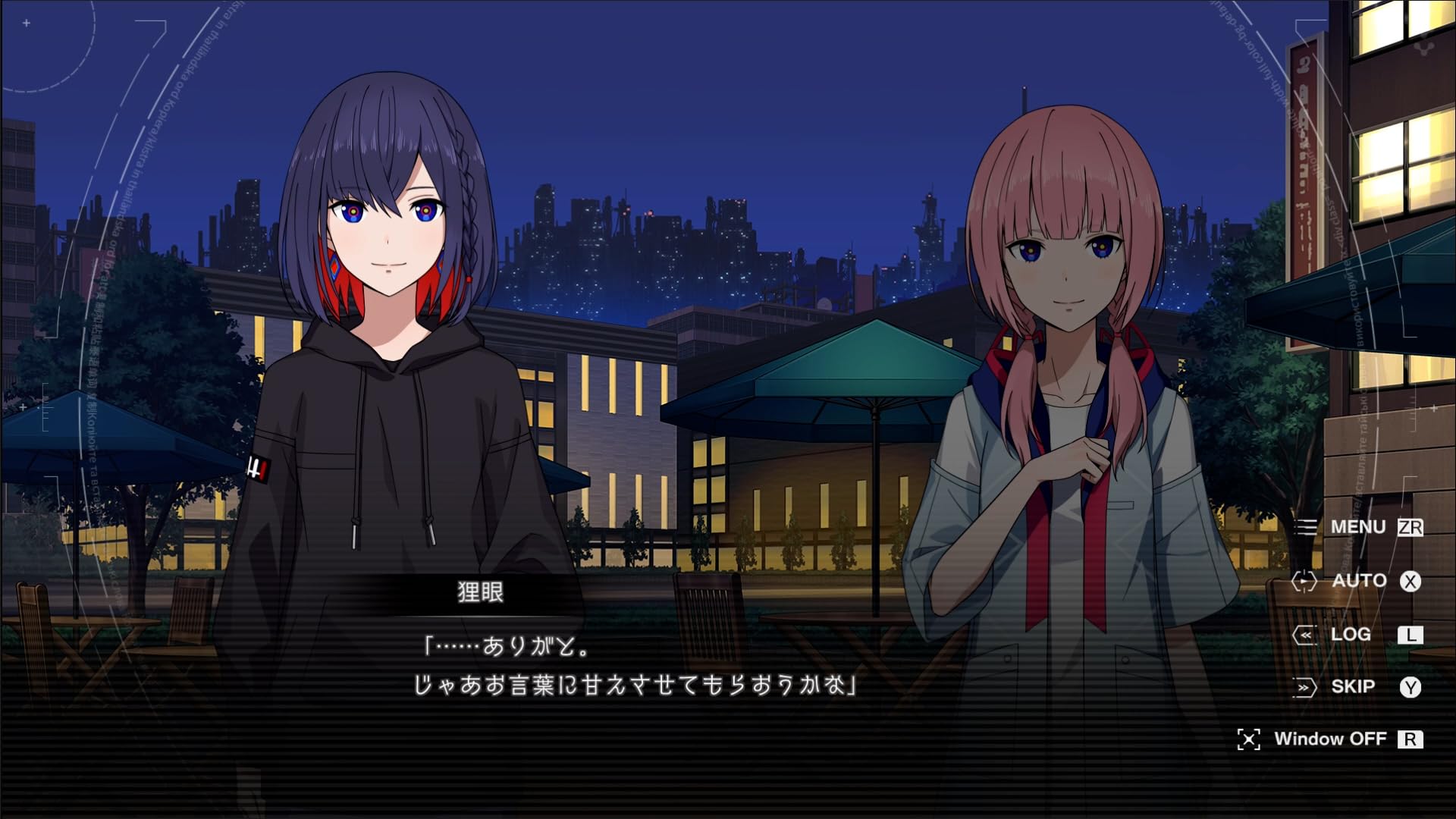Click the LOG rewind icon

1306,635
